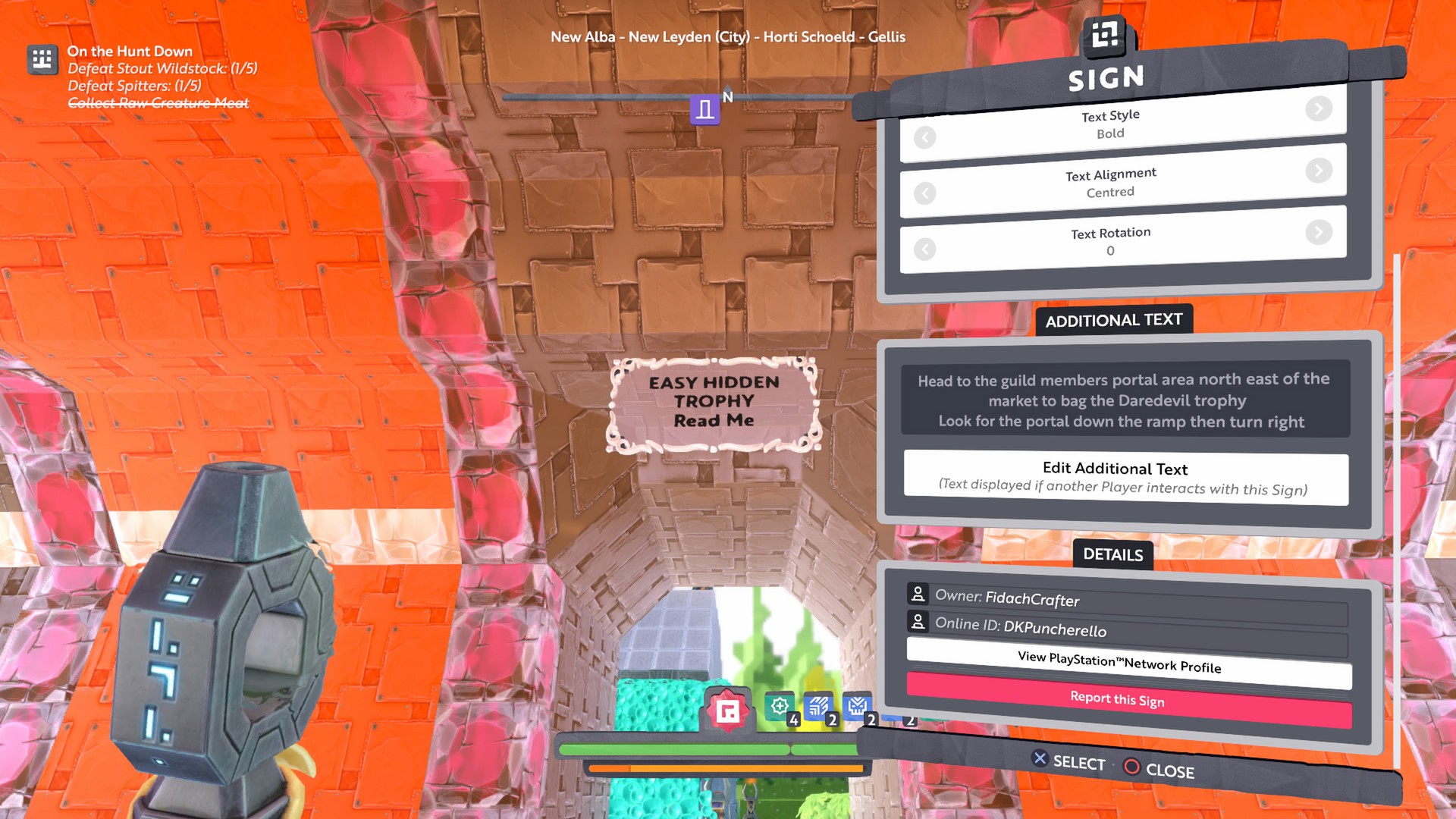1456x819 pixels.
Task: Choose the green gear hotbar slot
Action: click(779, 707)
